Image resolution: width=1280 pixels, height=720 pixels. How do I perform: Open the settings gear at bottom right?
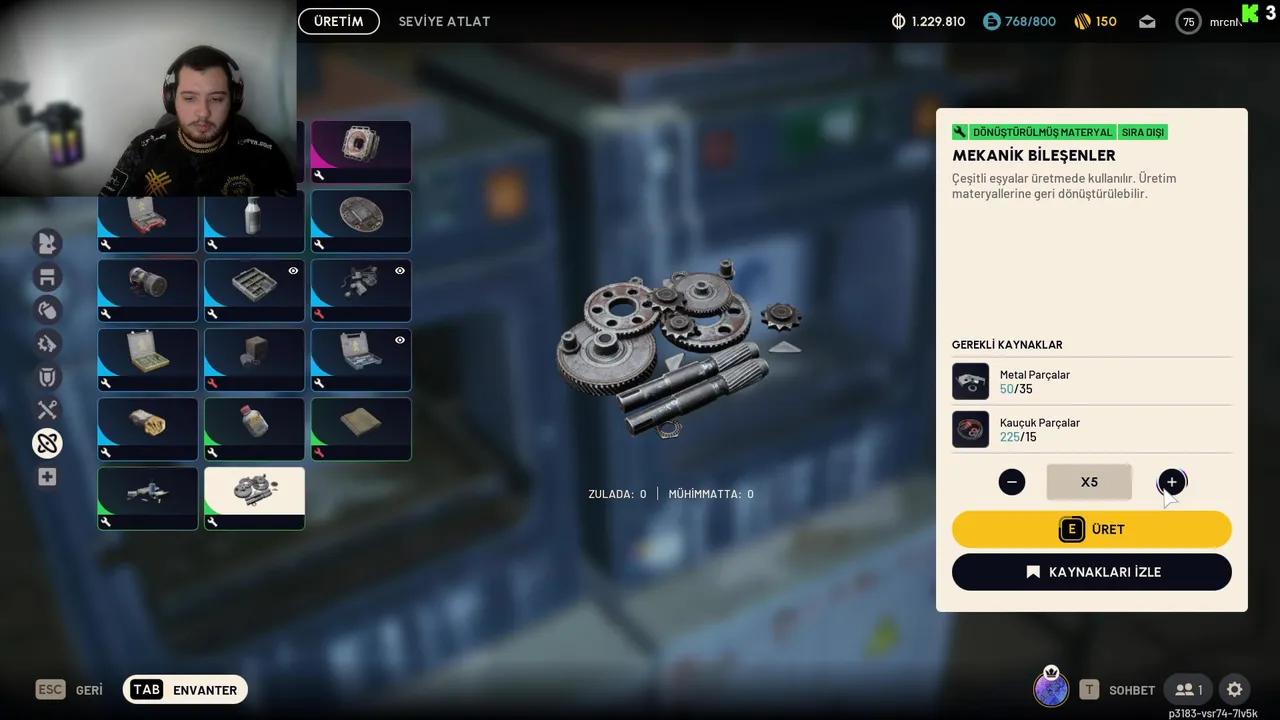click(x=1234, y=689)
